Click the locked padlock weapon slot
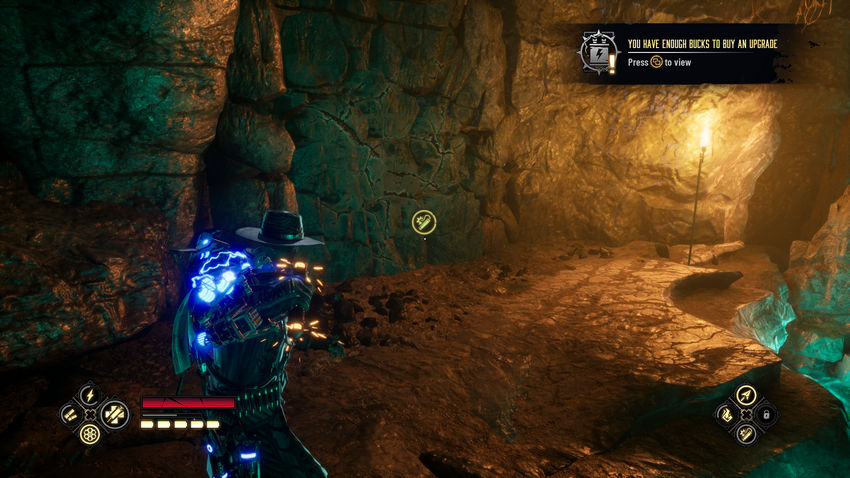This screenshot has height=478, width=850. (x=767, y=414)
